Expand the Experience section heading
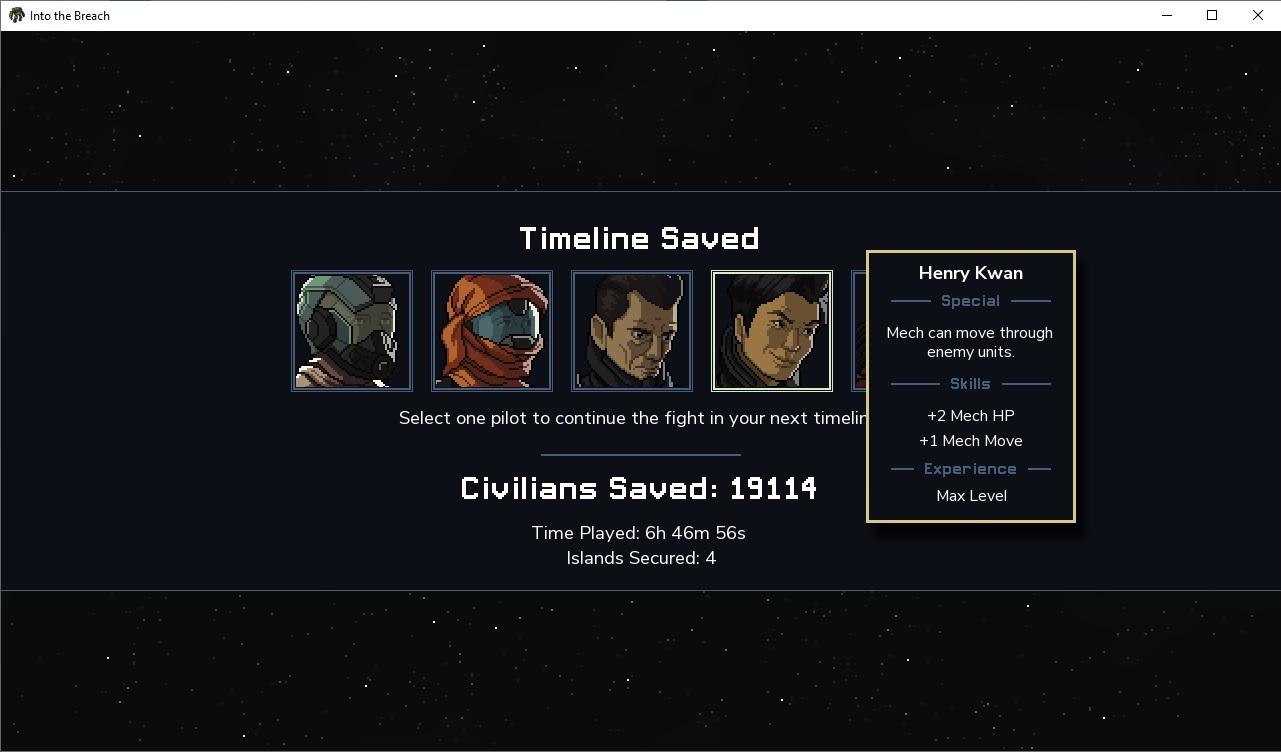The image size is (1281, 753). (970, 468)
